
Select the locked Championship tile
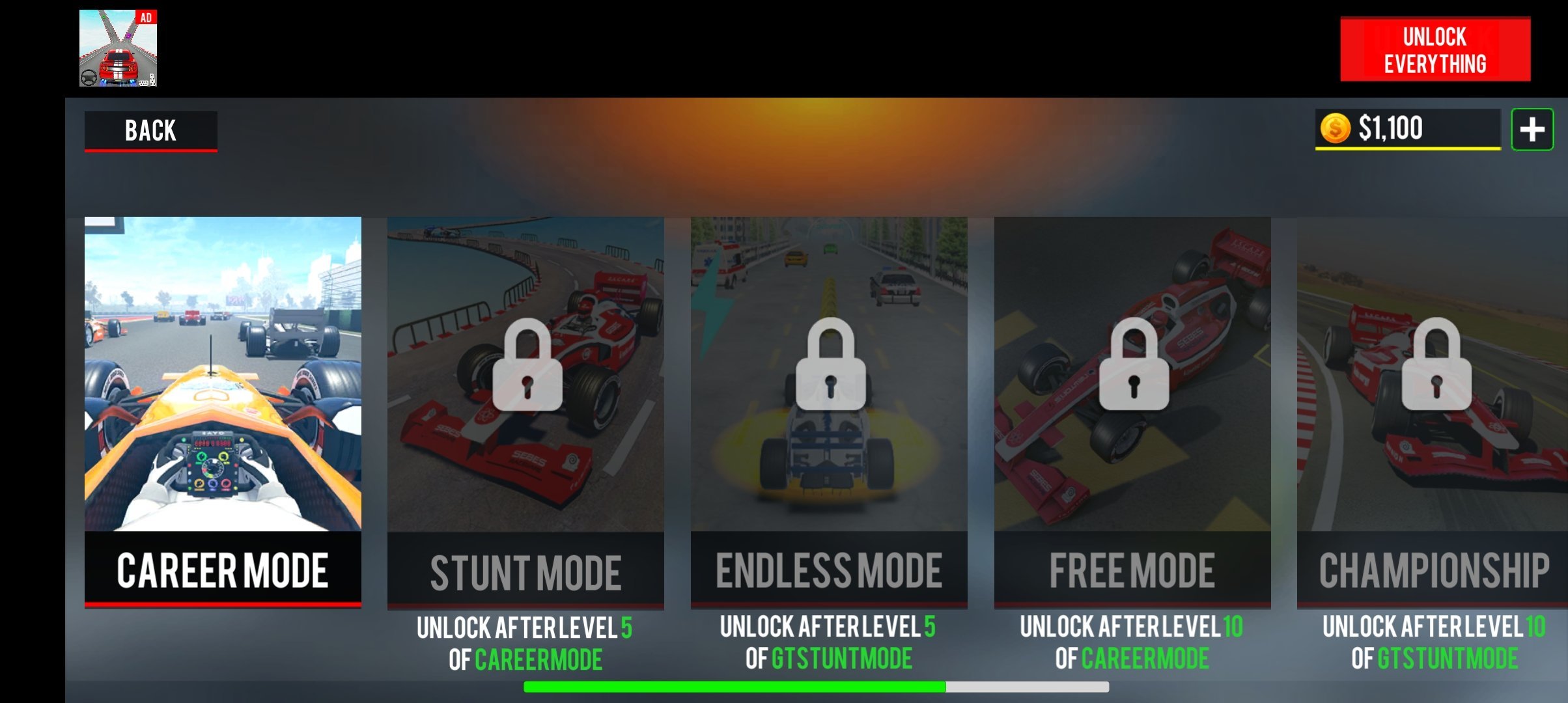tap(1431, 411)
